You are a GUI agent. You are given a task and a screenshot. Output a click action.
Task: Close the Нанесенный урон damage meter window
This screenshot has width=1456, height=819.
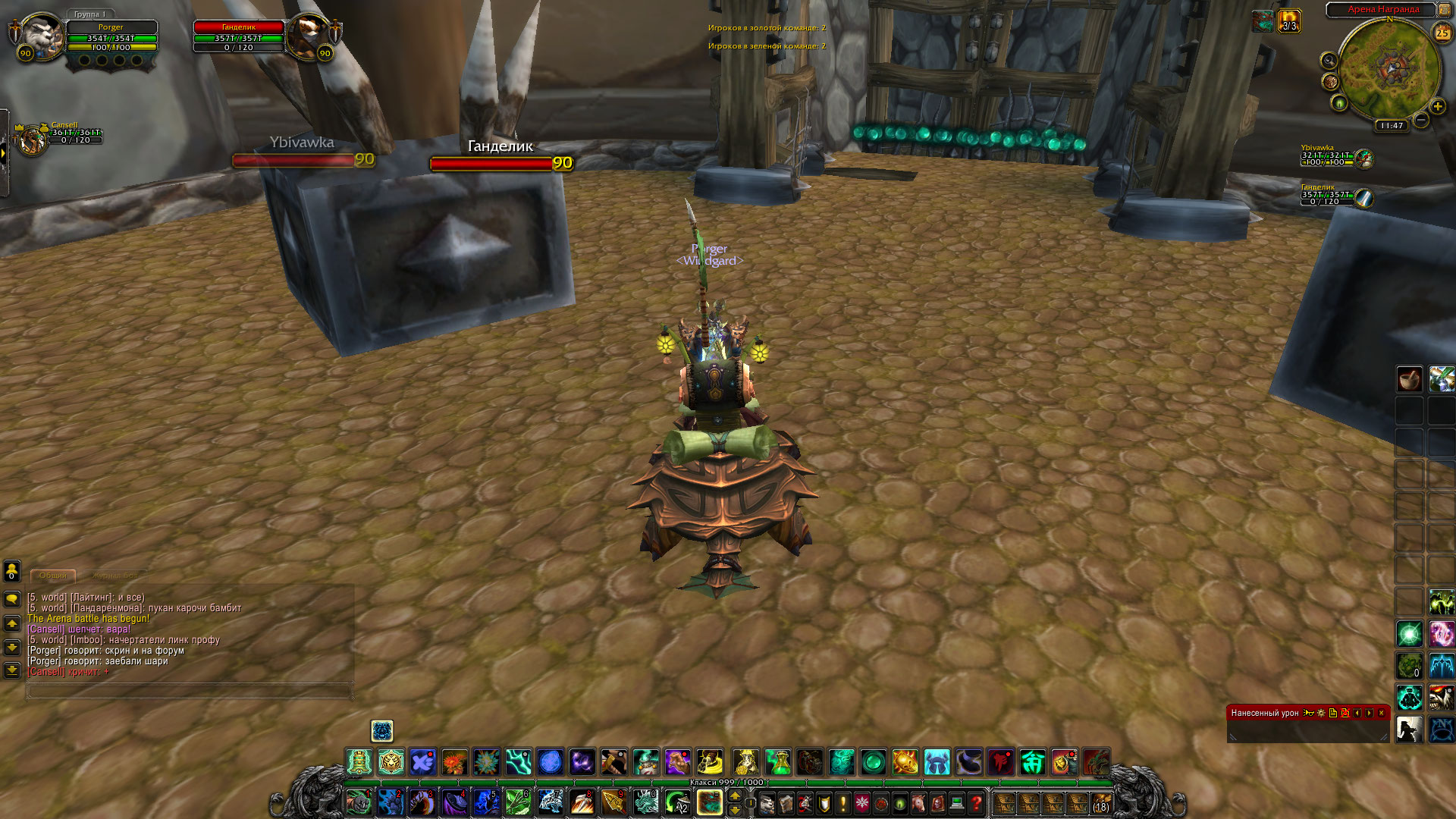[x=1381, y=713]
